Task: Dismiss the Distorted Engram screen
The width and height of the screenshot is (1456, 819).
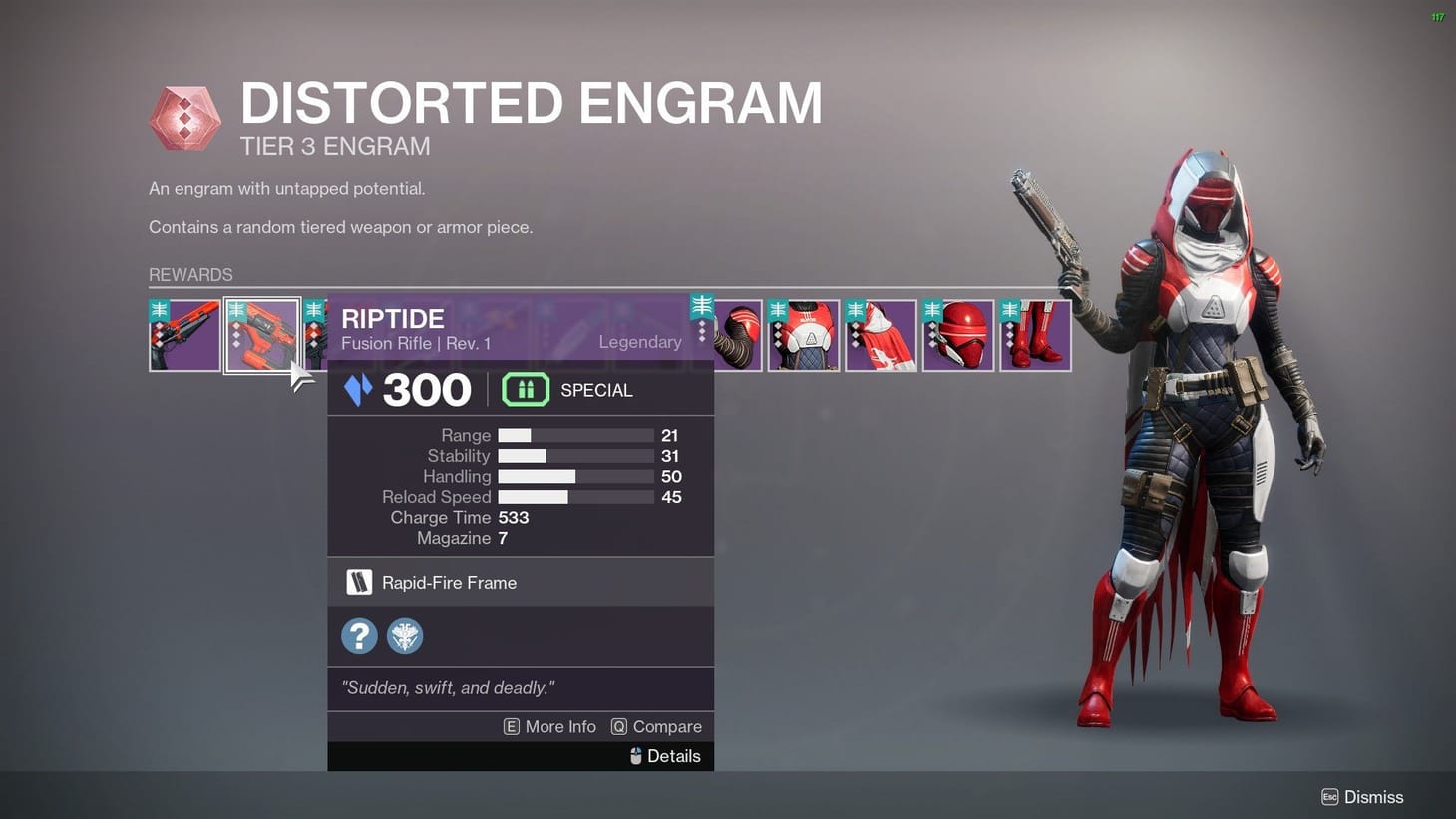Action: point(1374,797)
